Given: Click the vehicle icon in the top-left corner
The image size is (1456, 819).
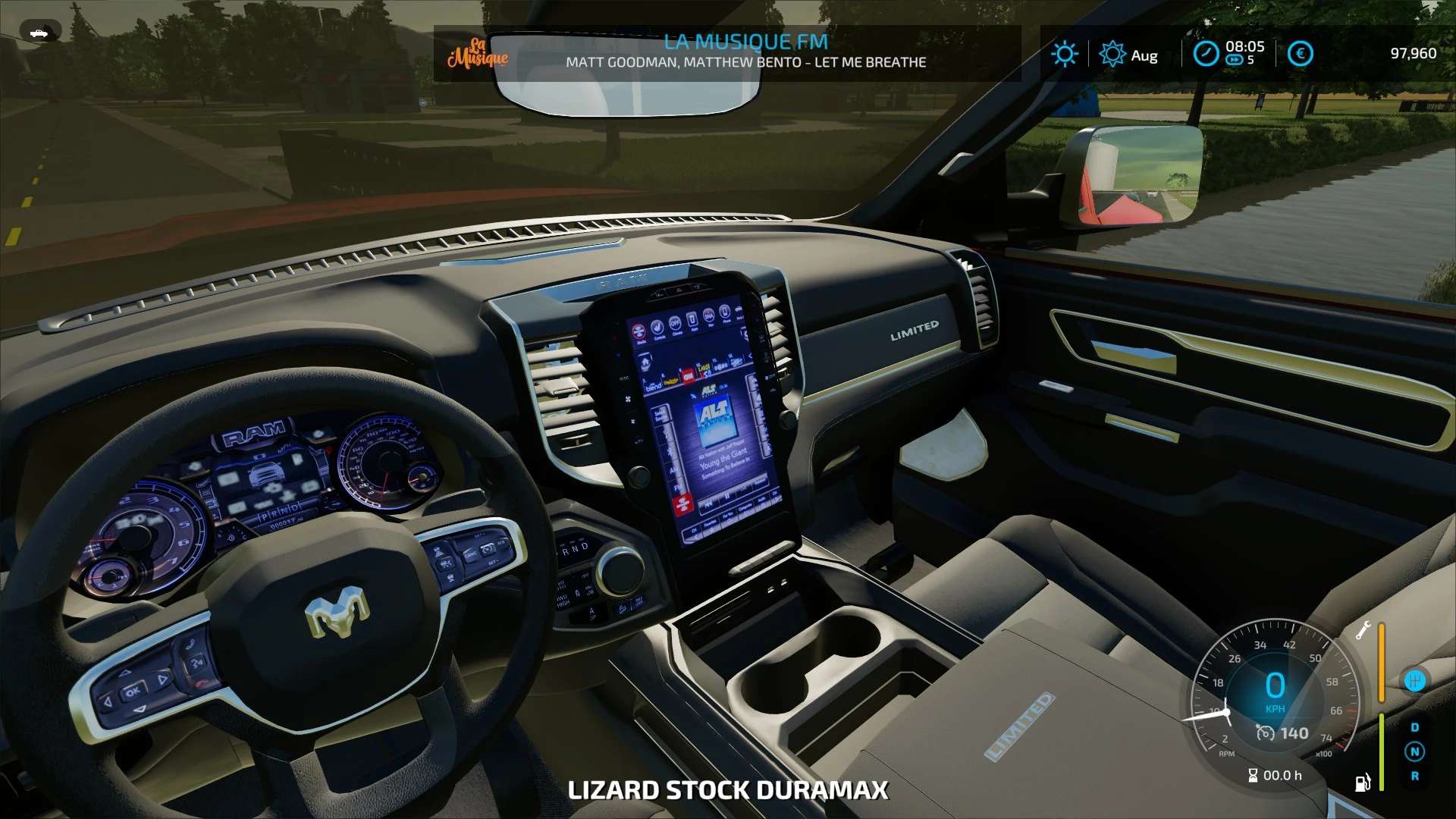Looking at the screenshot, I should [39, 33].
